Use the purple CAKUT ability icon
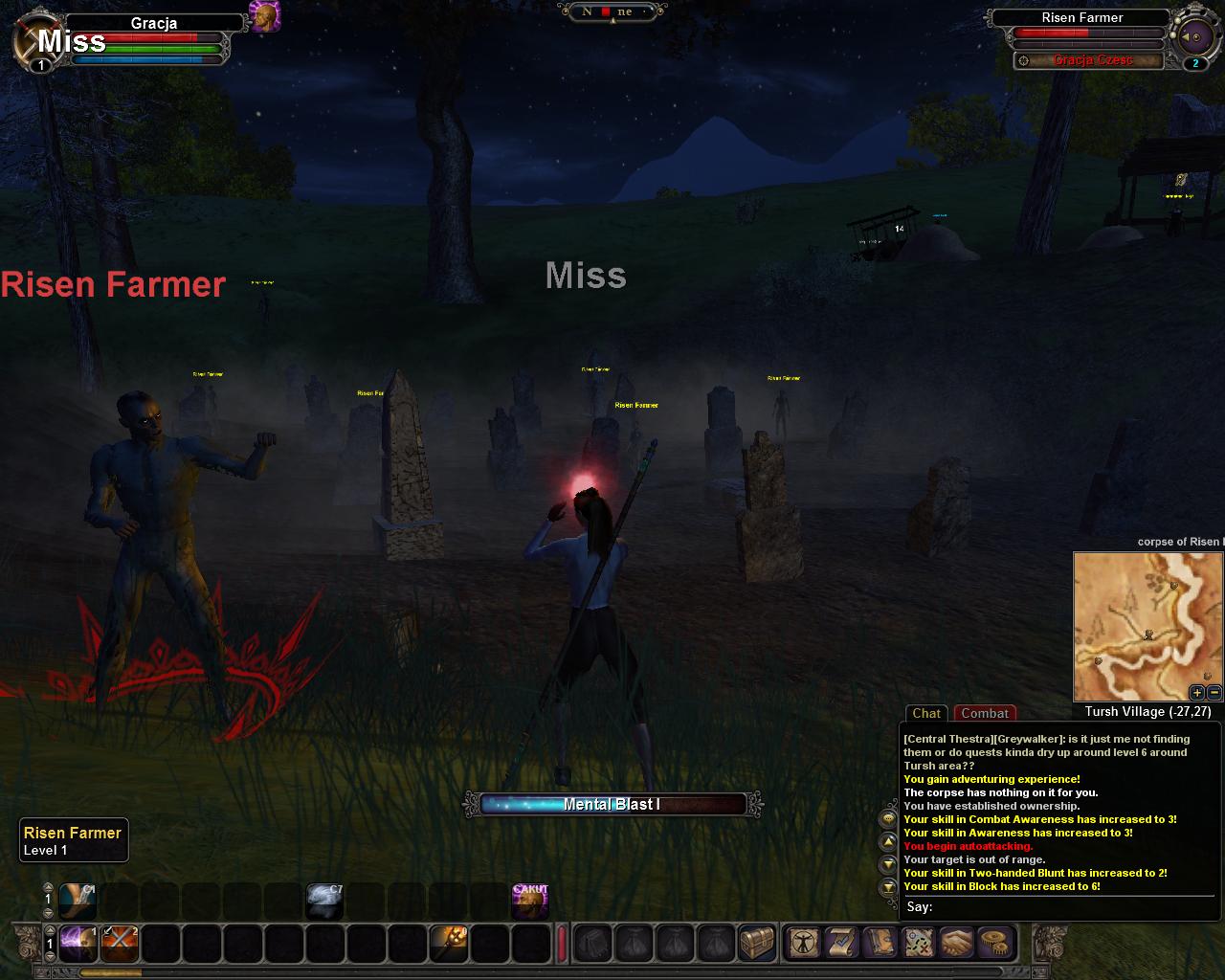The height and width of the screenshot is (980, 1225). pos(530,902)
